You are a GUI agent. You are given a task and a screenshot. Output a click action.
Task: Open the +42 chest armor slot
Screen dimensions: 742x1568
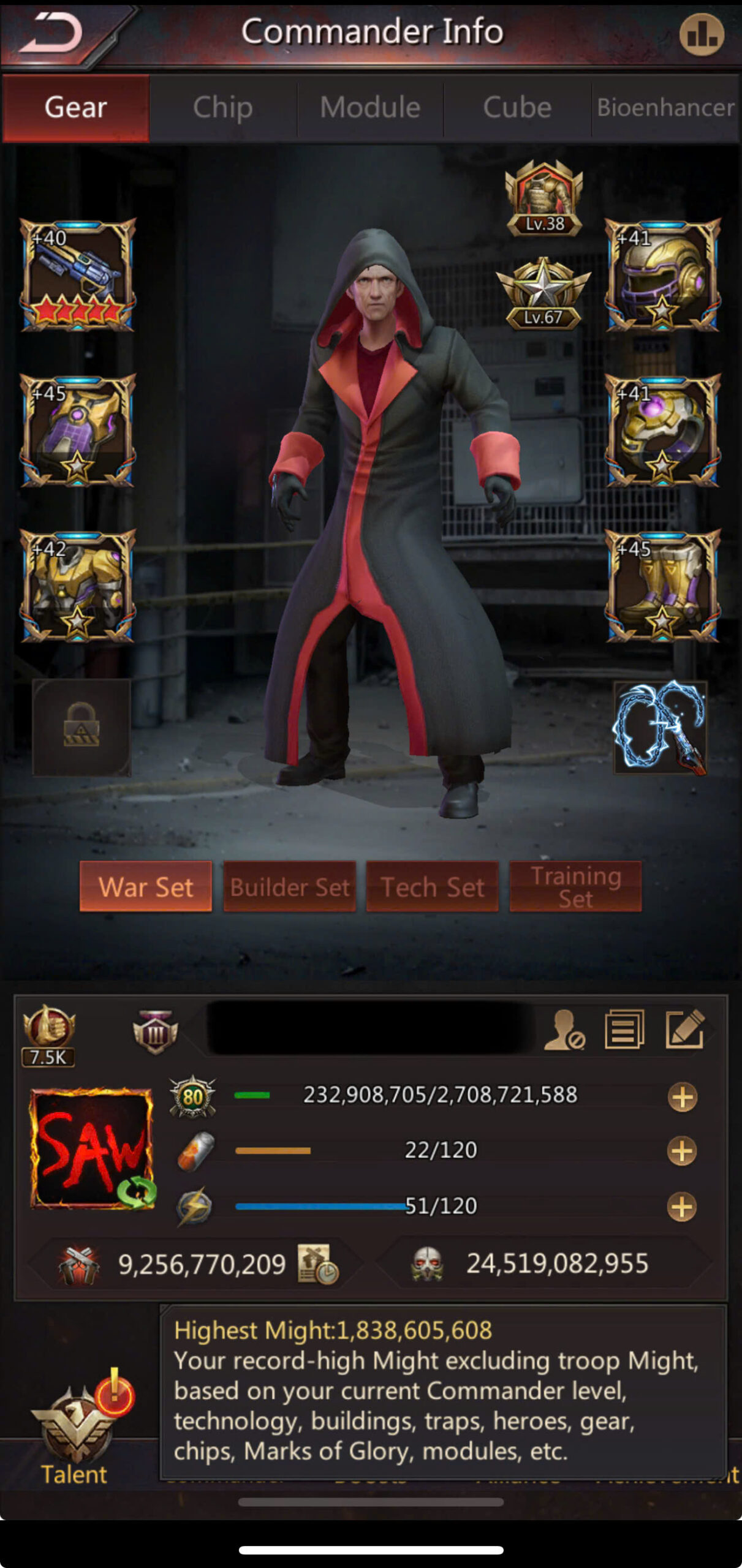pyautogui.click(x=78, y=586)
